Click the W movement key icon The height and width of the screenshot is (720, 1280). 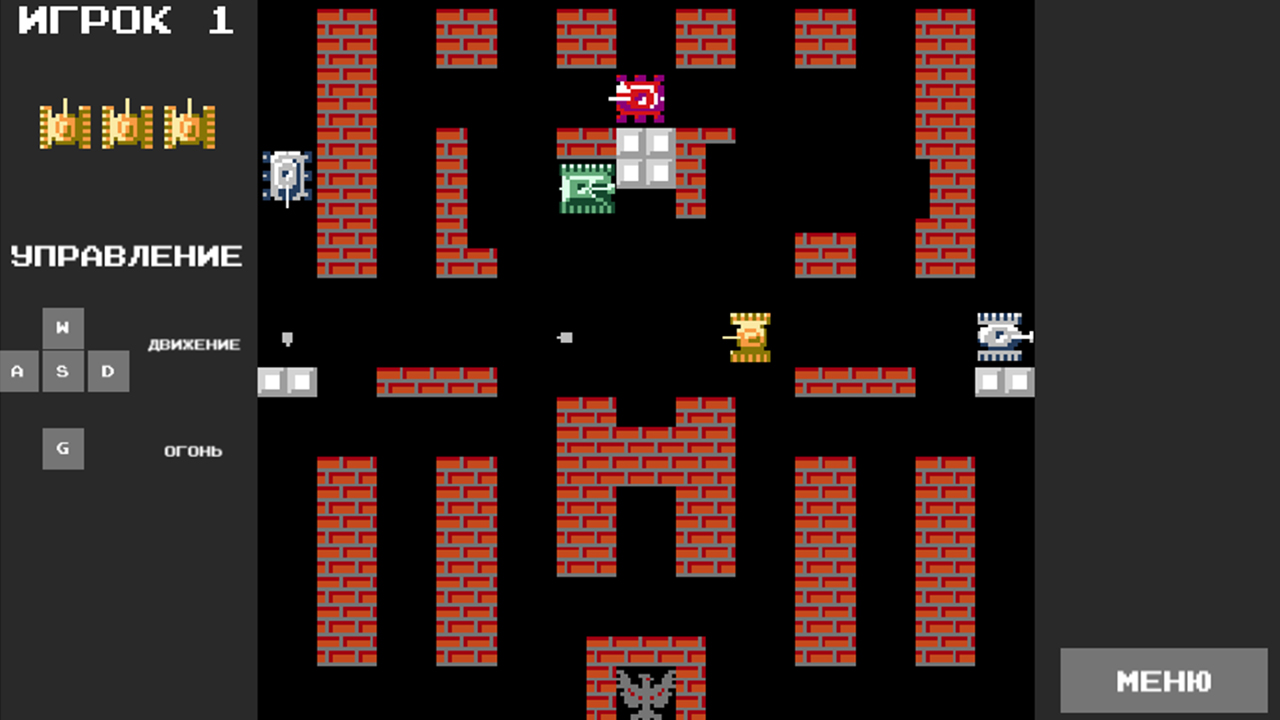[x=63, y=327]
